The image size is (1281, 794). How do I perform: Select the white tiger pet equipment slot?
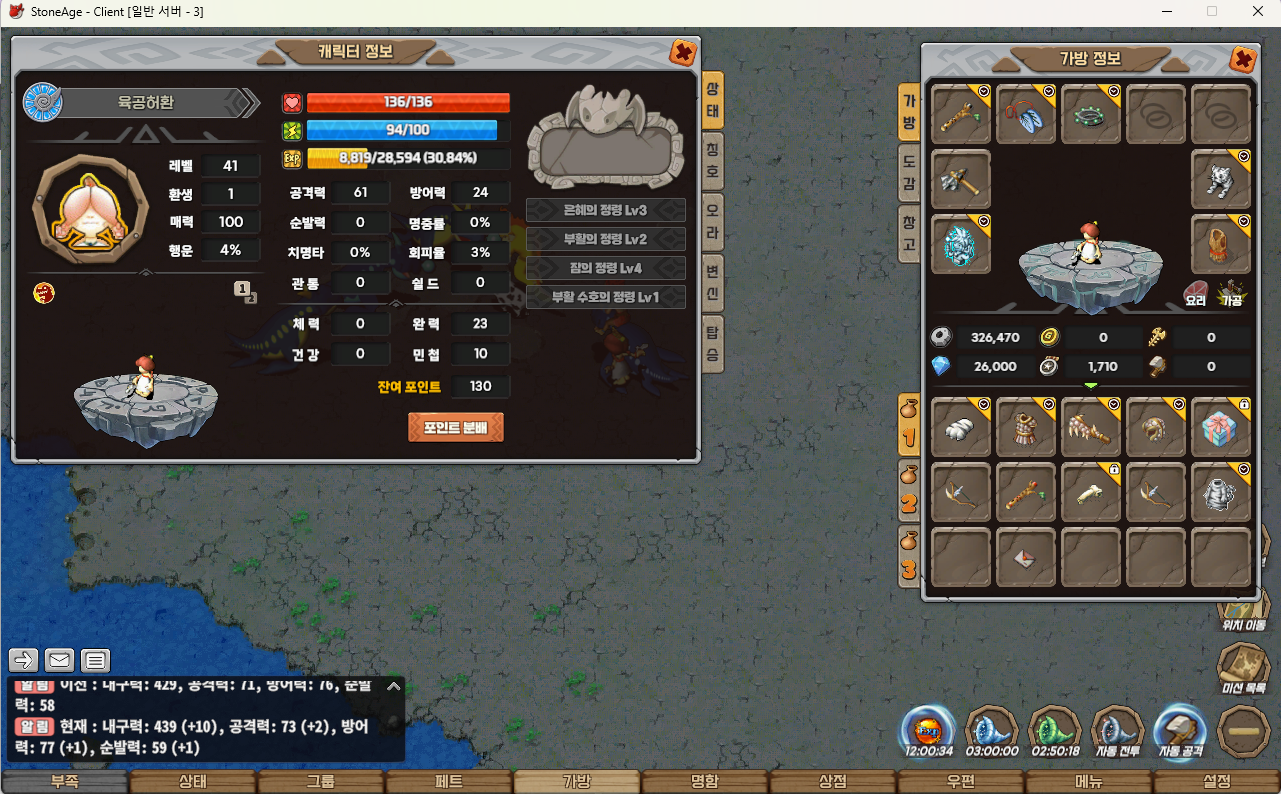[1220, 180]
